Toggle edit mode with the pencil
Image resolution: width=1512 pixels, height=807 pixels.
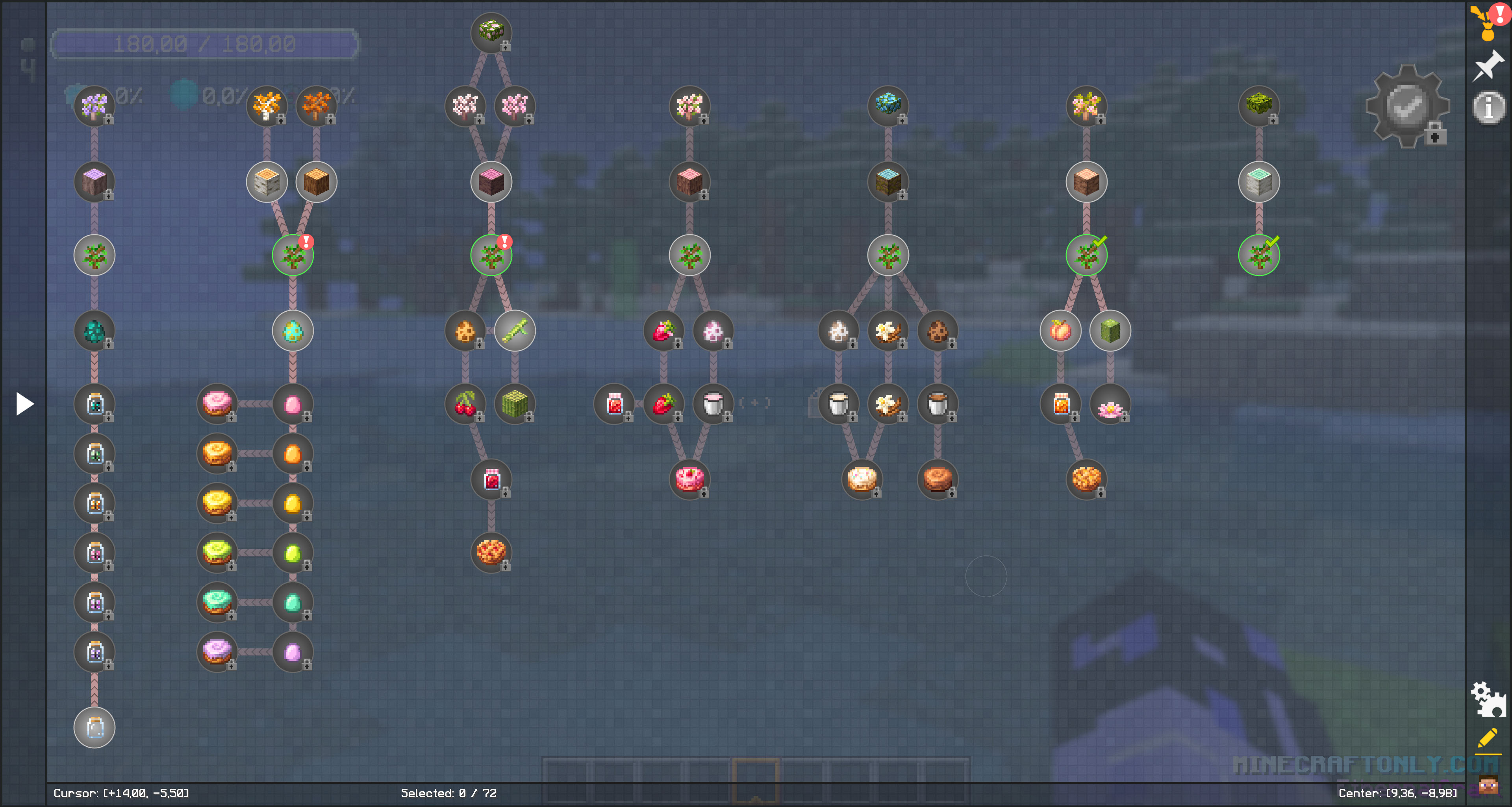[x=1488, y=739]
